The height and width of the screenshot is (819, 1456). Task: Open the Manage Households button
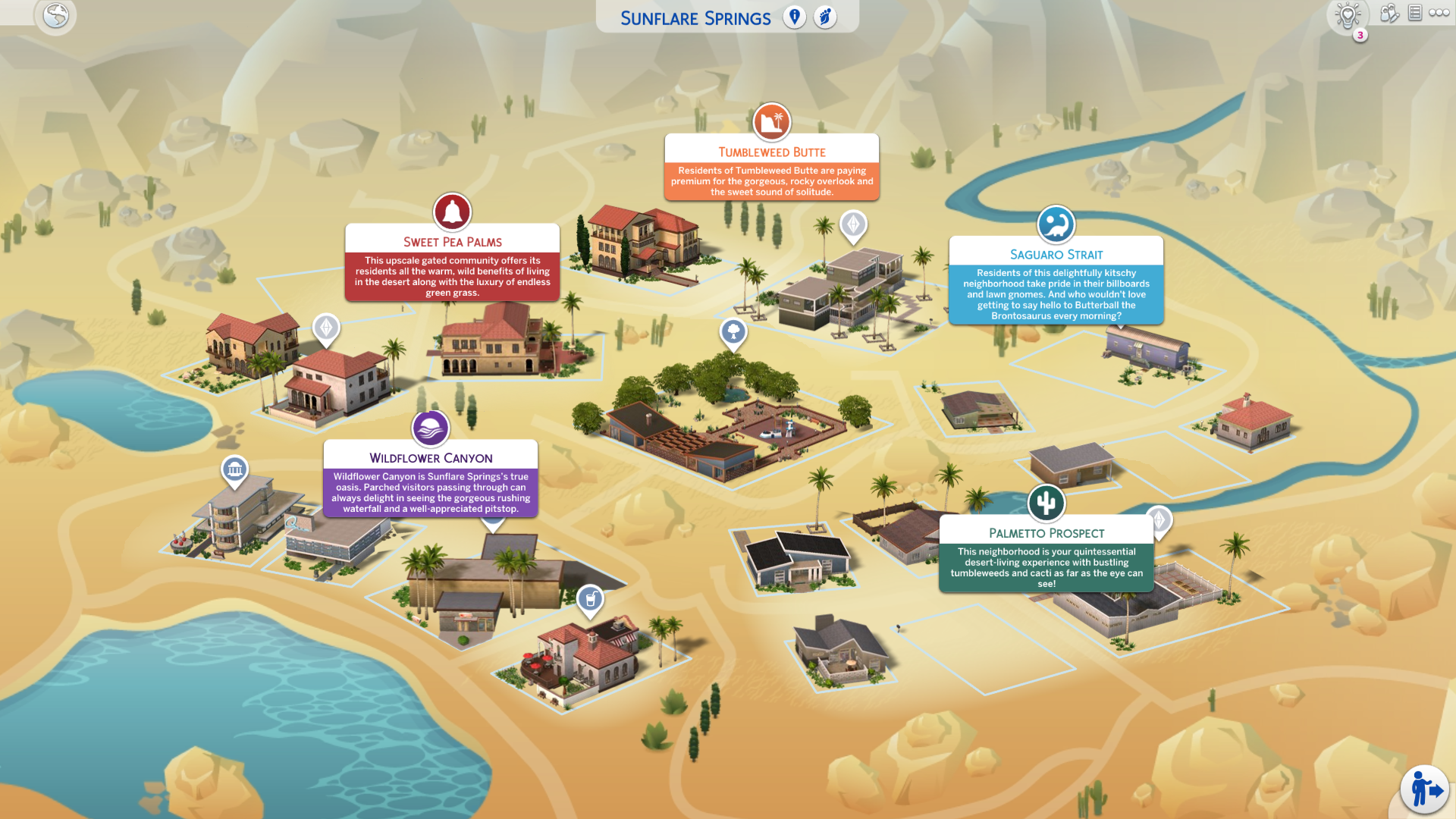1389,13
